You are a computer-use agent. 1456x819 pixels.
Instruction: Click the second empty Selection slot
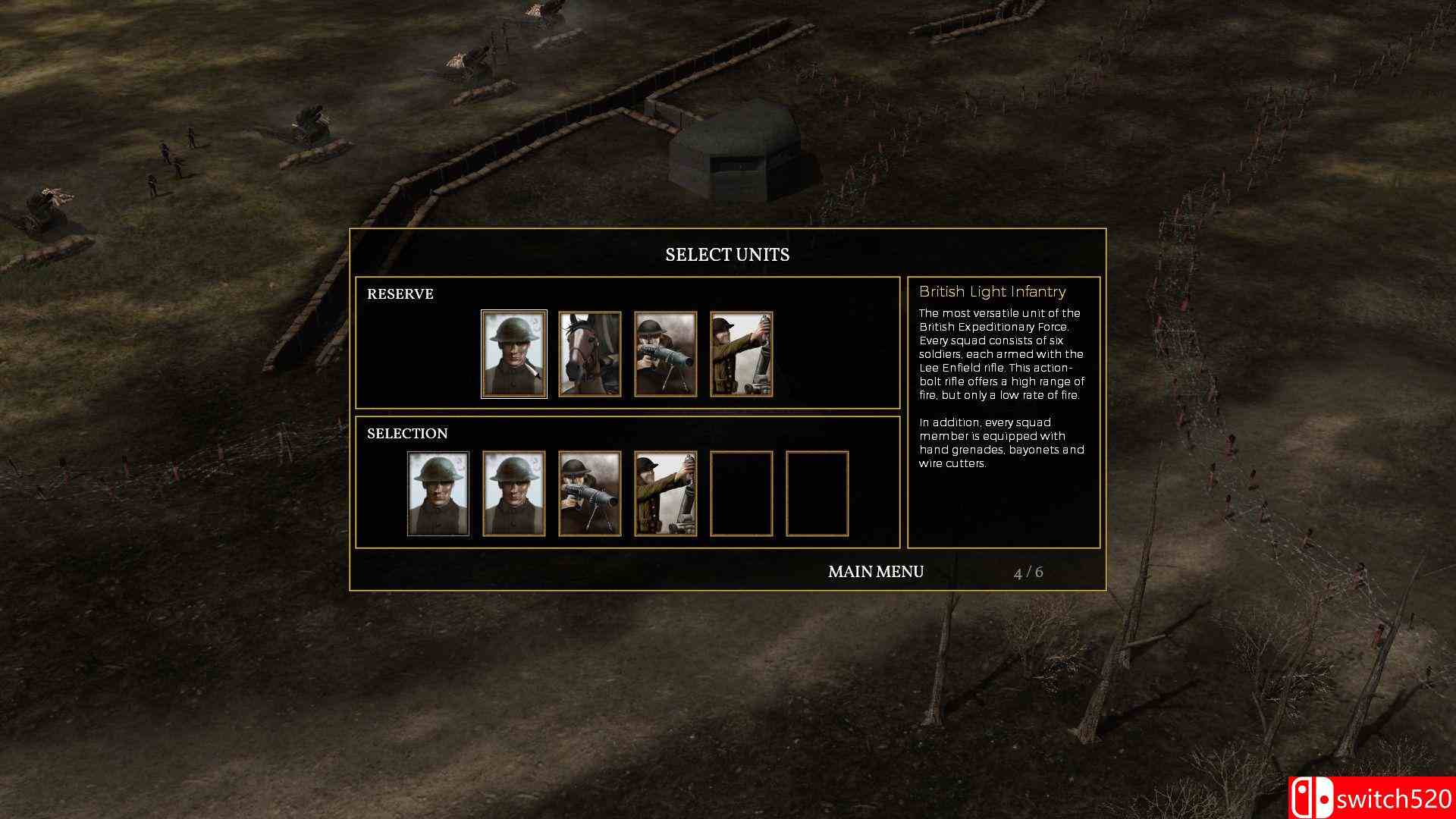click(x=816, y=493)
